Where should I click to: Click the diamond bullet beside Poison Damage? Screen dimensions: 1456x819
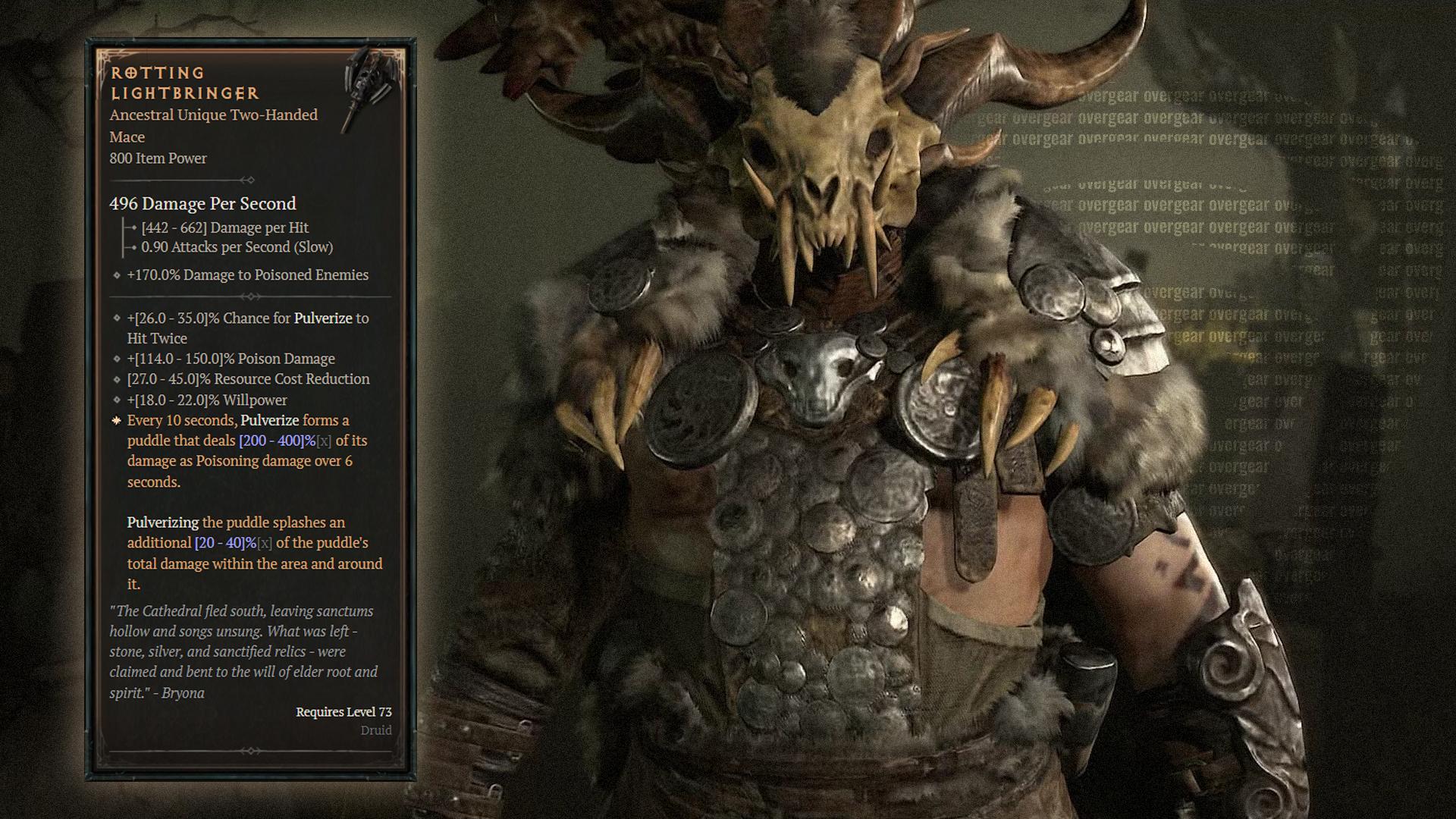[115, 359]
